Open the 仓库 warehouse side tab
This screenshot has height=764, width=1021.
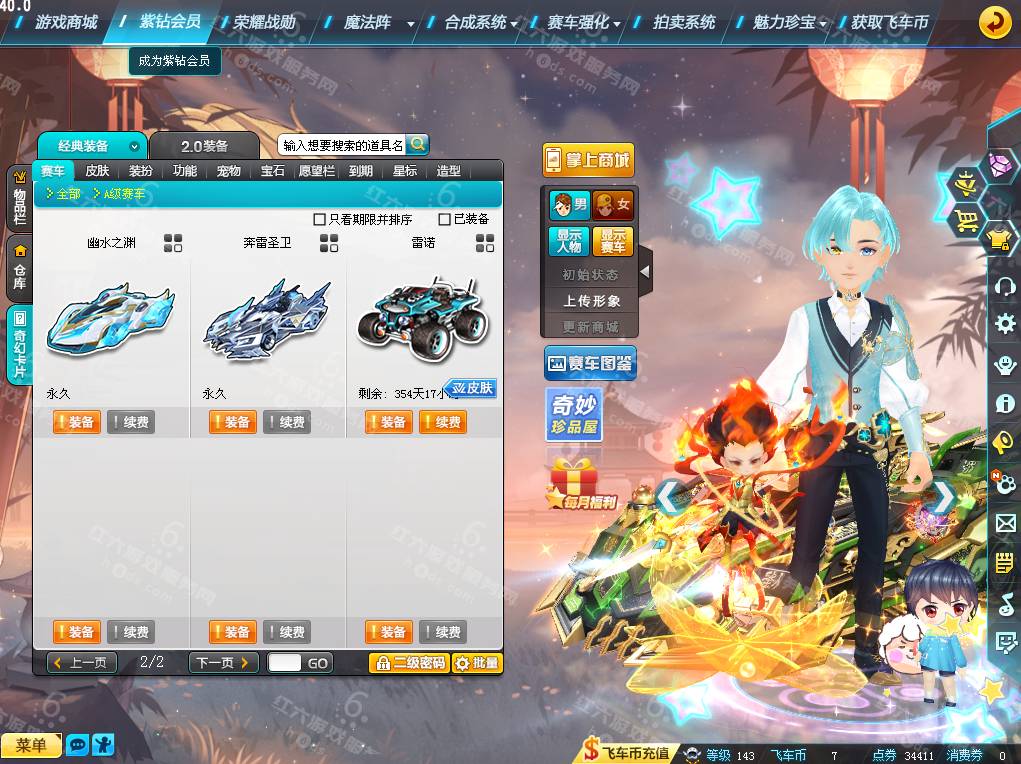19,268
